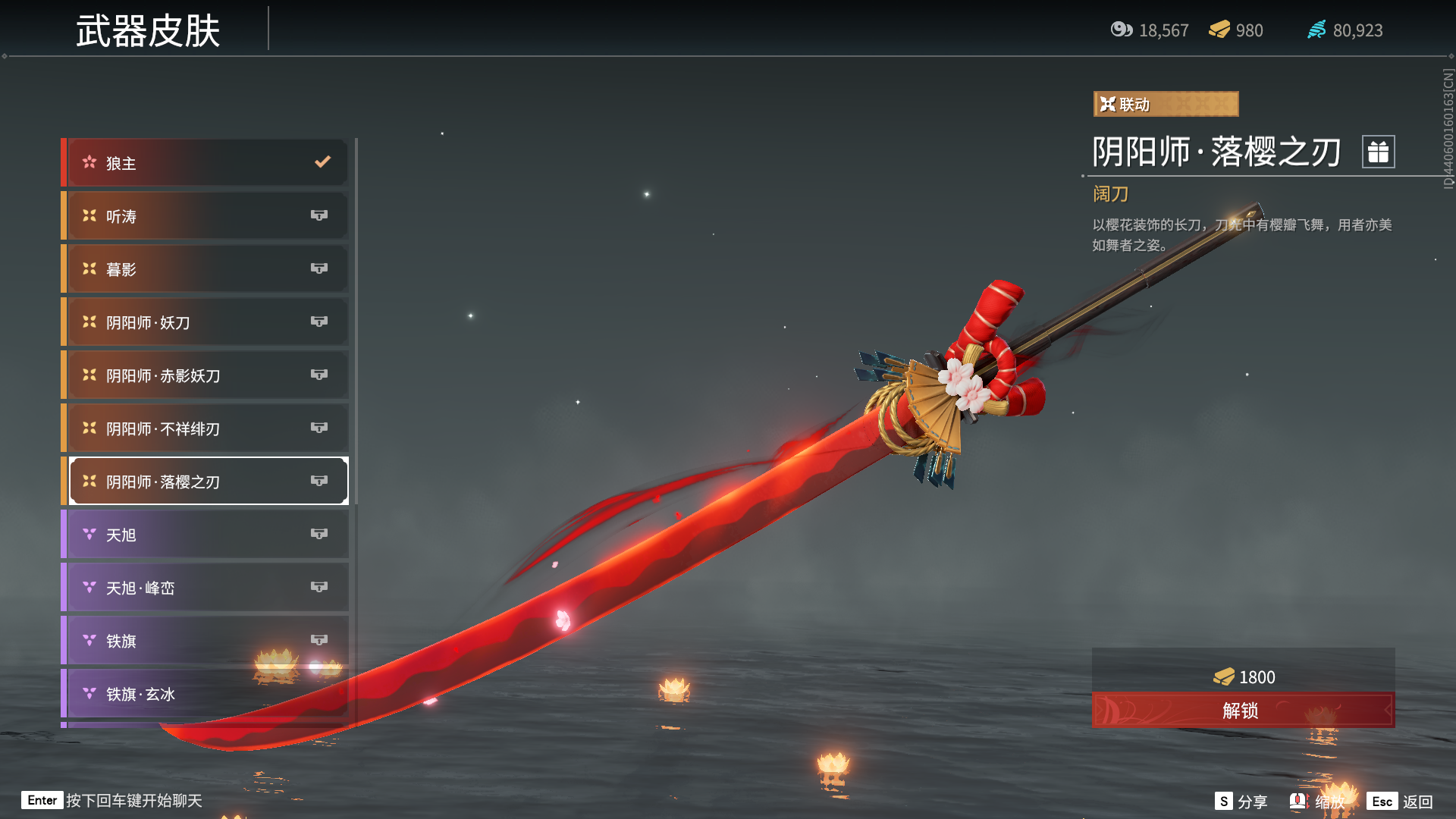The image size is (1456, 819).
Task: Open the chat input at the bottom
Action: click(x=114, y=801)
